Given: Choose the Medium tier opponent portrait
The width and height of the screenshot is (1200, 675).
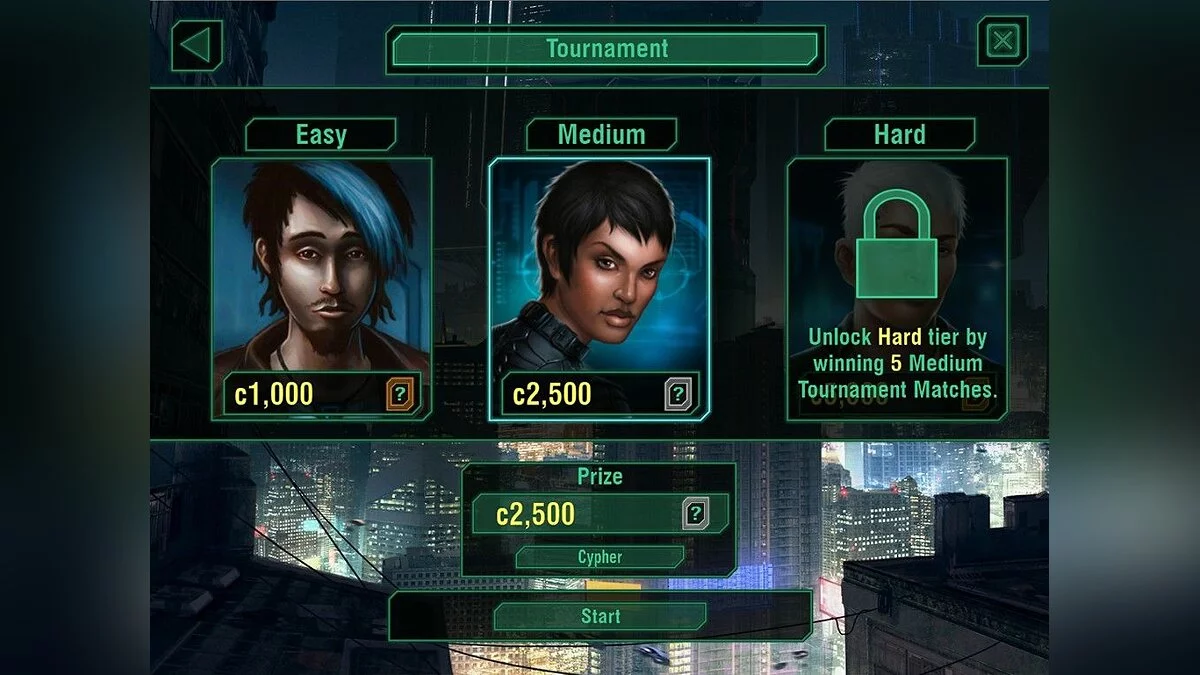Looking at the screenshot, I should pyautogui.click(x=599, y=265).
